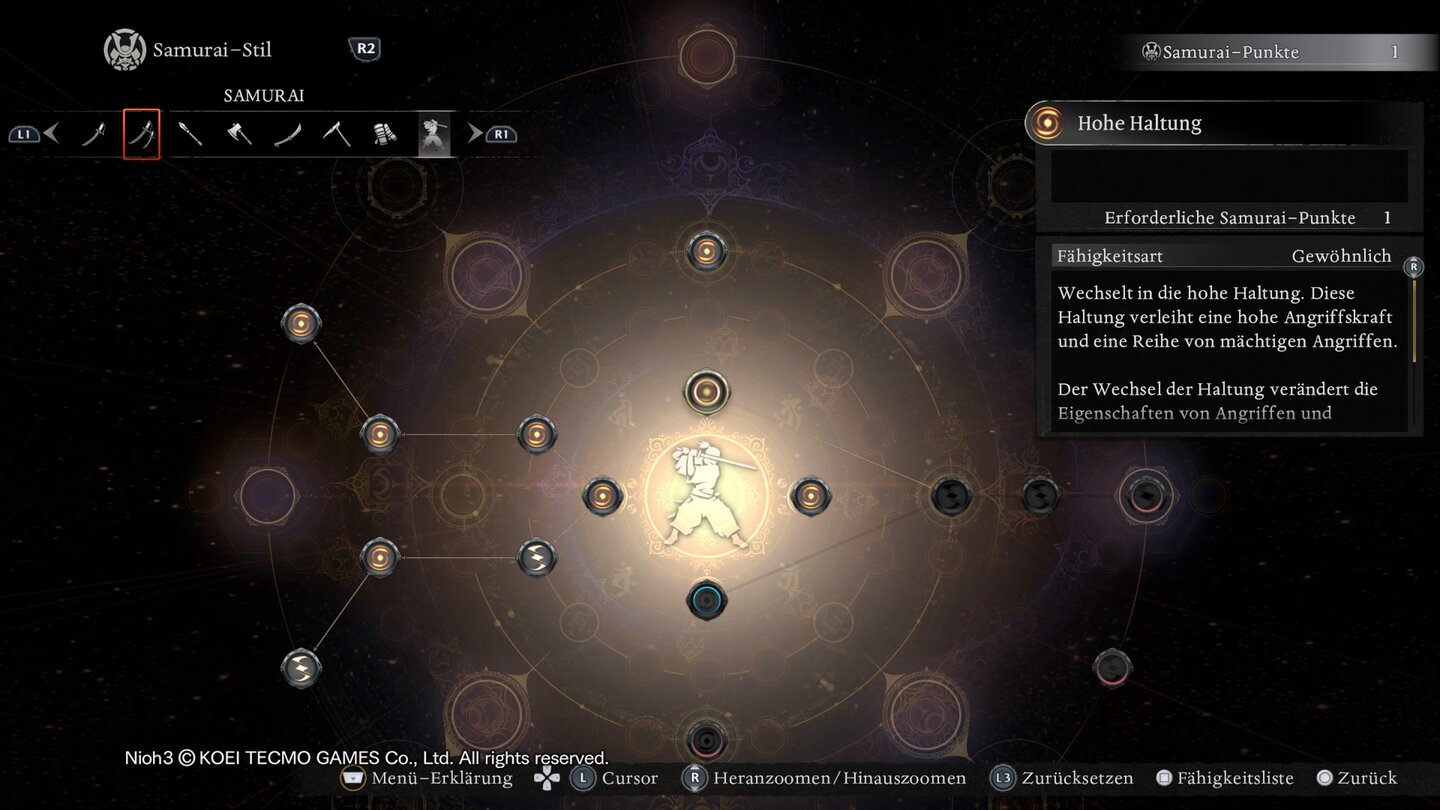Select the silver lightning node in the lower-left corner
The image size is (1440, 810).
(x=301, y=668)
